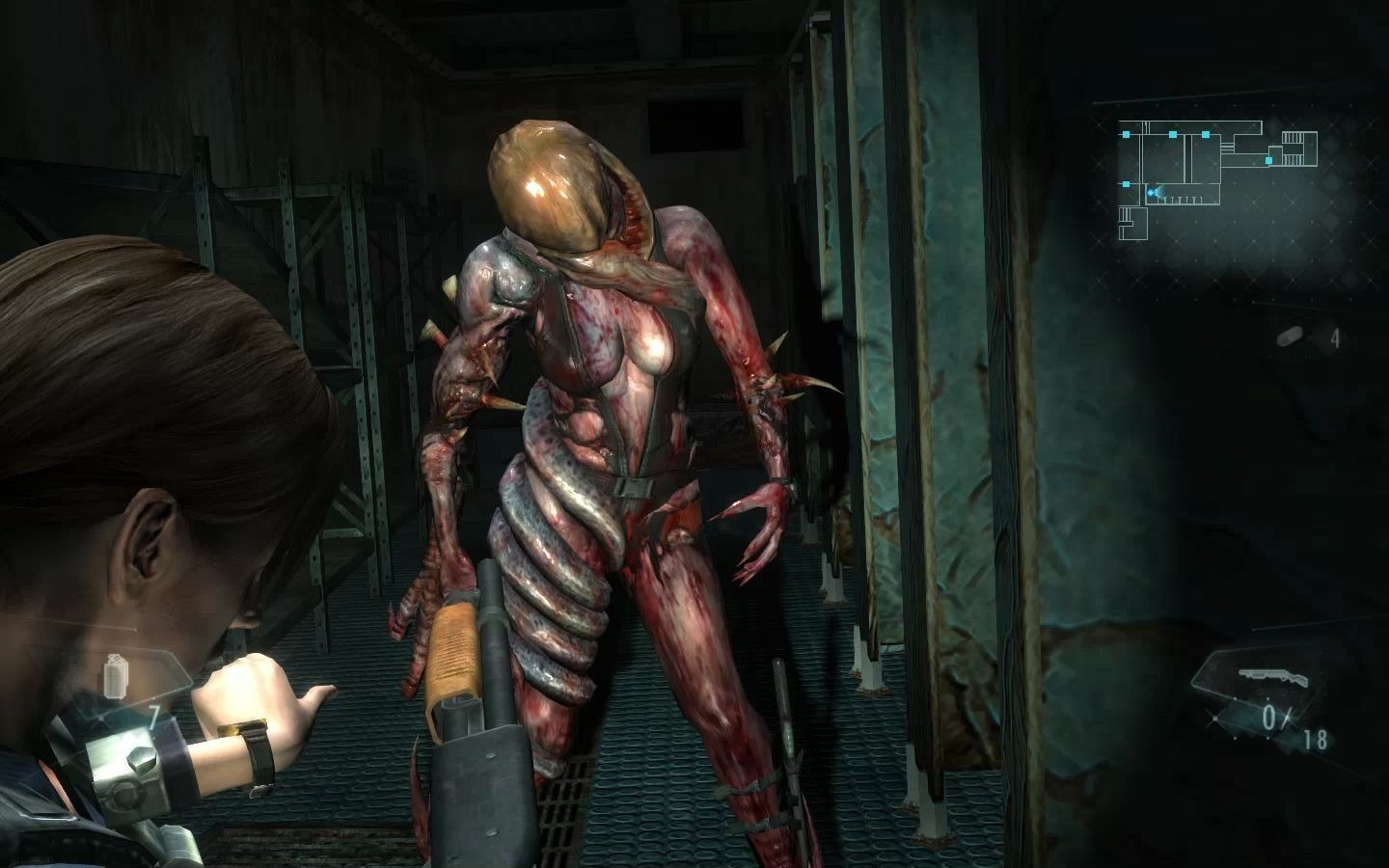Select the shotgun weapon icon
Image resolution: width=1389 pixels, height=868 pixels.
click(x=1270, y=676)
